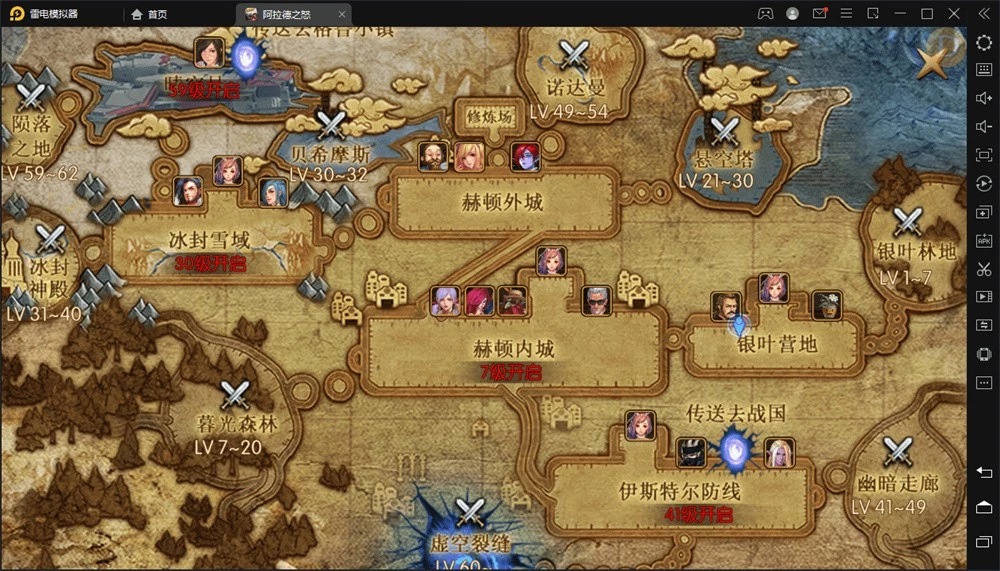
Task: Go to 幽暗走廊 LV 41~49
Action: (x=897, y=454)
